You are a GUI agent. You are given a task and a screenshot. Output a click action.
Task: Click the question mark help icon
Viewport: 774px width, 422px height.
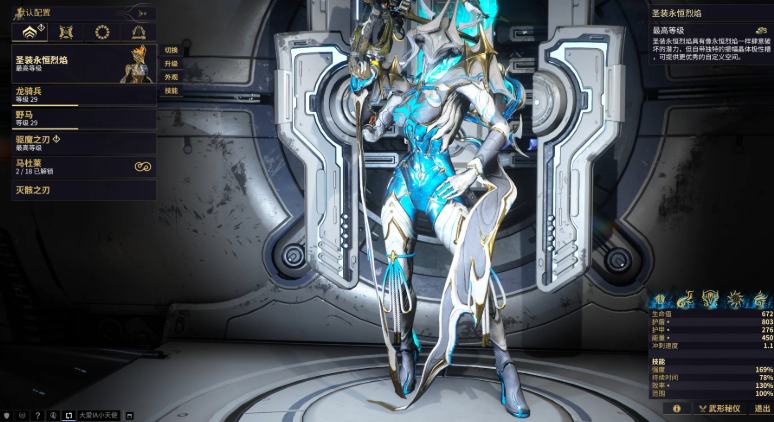[x=37, y=414]
